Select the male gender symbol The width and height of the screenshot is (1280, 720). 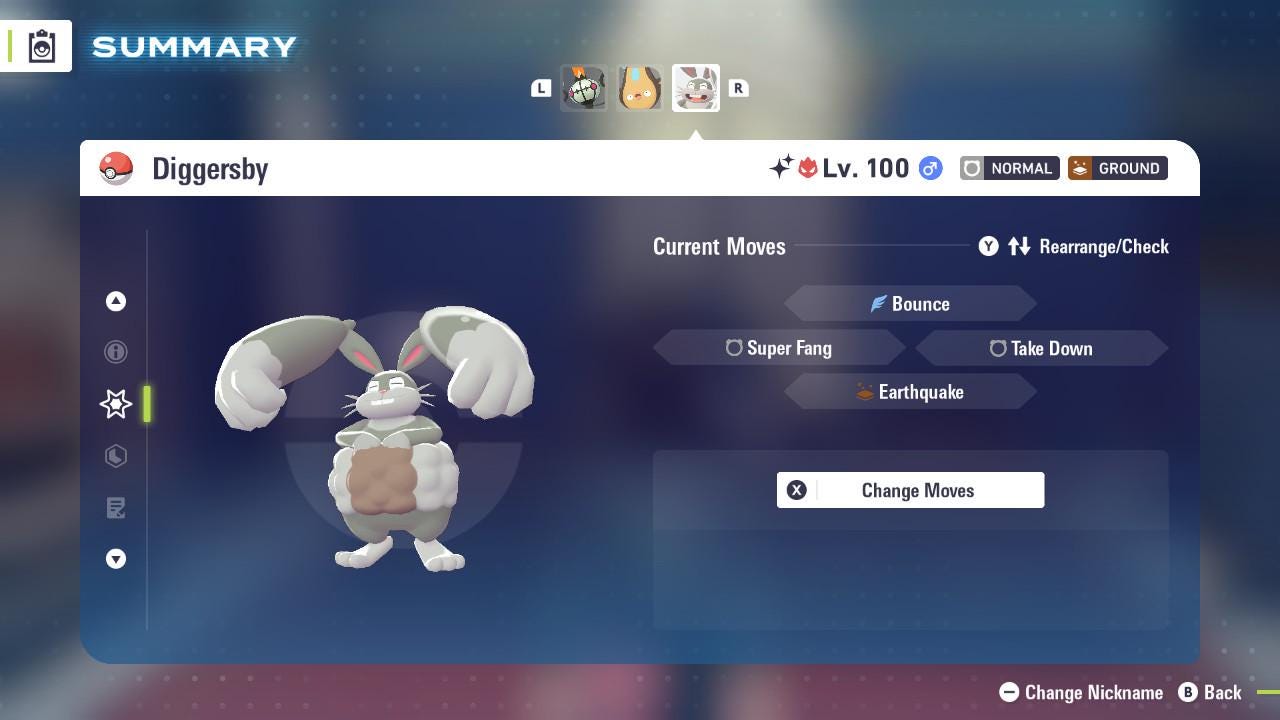point(929,168)
